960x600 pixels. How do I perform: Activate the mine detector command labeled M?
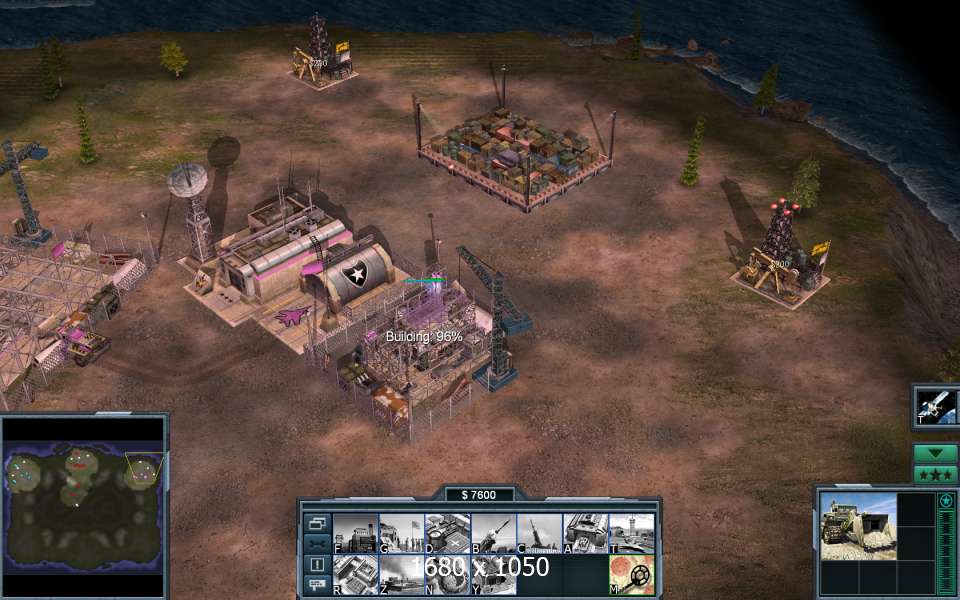pos(631,574)
